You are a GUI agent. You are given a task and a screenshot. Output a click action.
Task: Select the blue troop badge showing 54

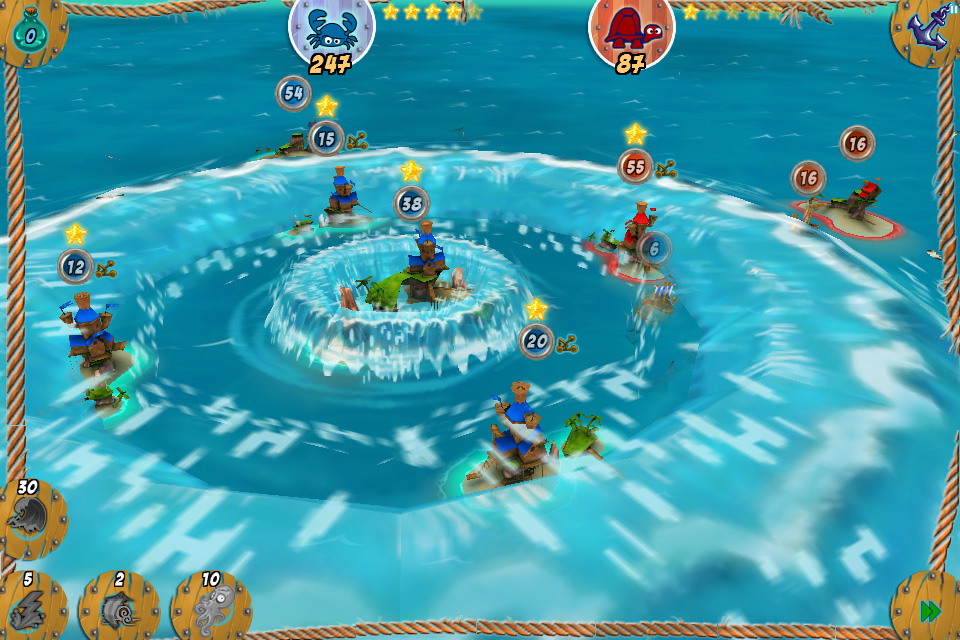[293, 93]
